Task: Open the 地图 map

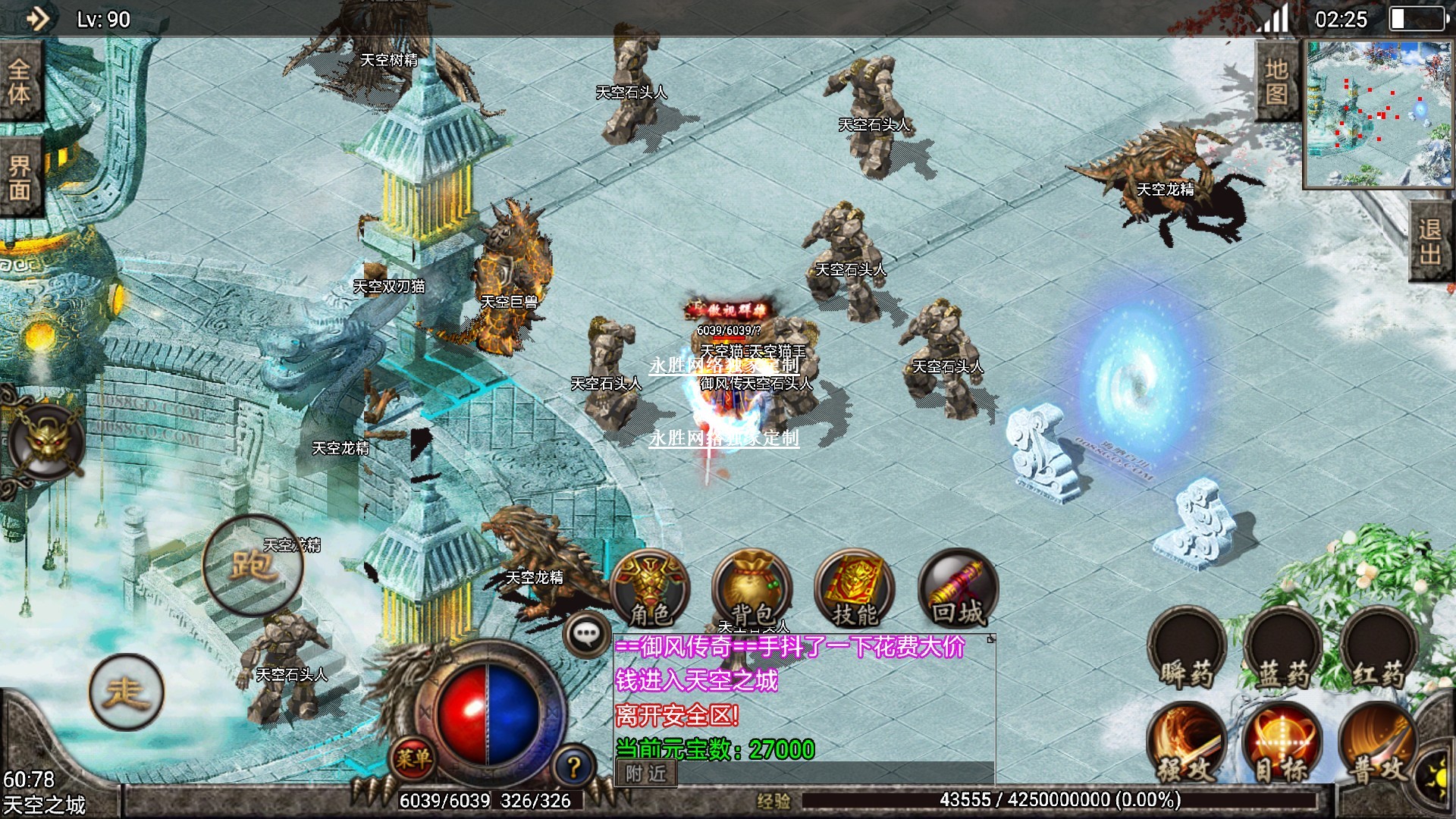Action: click(x=1277, y=82)
